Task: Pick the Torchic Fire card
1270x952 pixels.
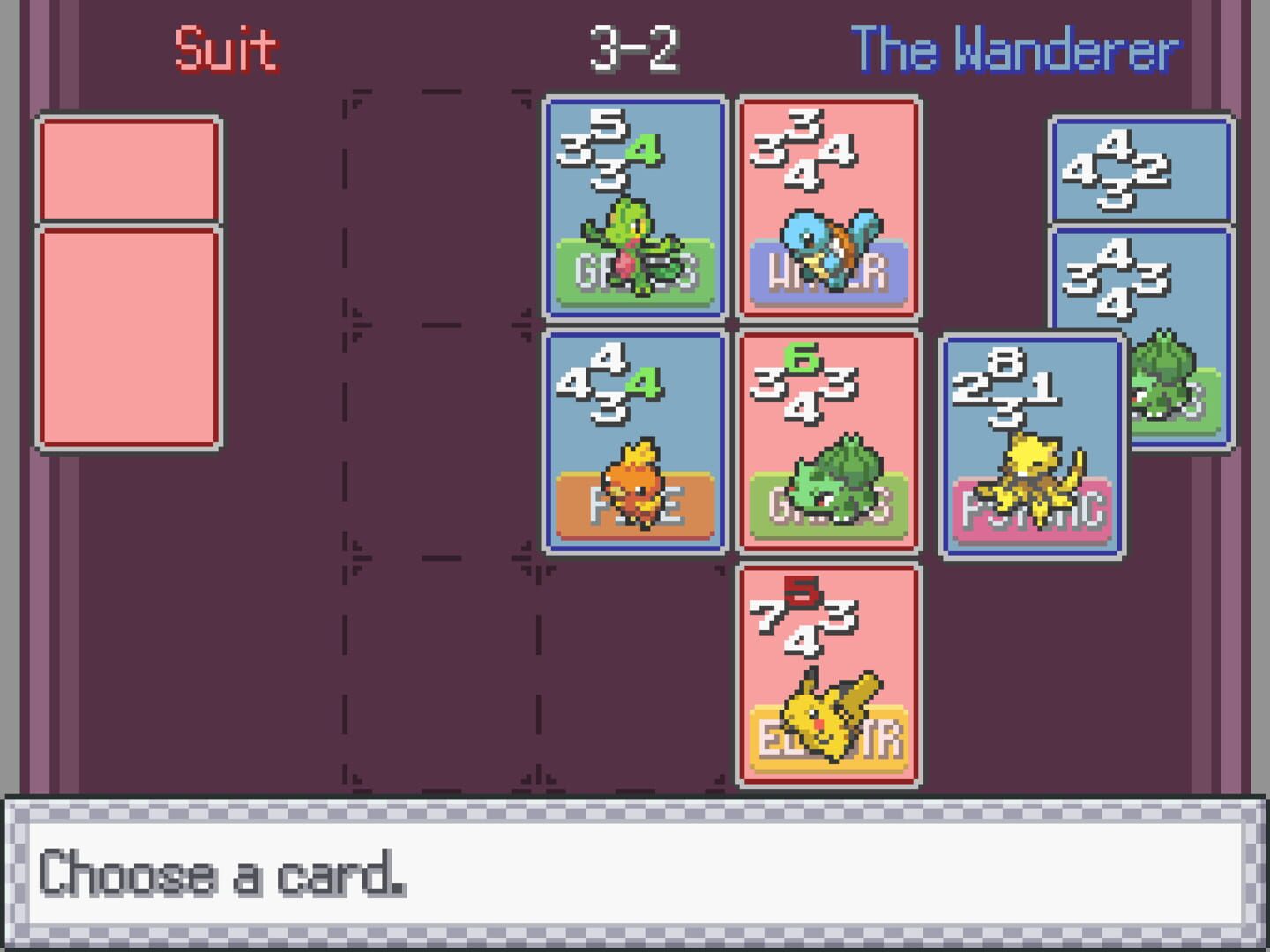Action: pos(631,441)
